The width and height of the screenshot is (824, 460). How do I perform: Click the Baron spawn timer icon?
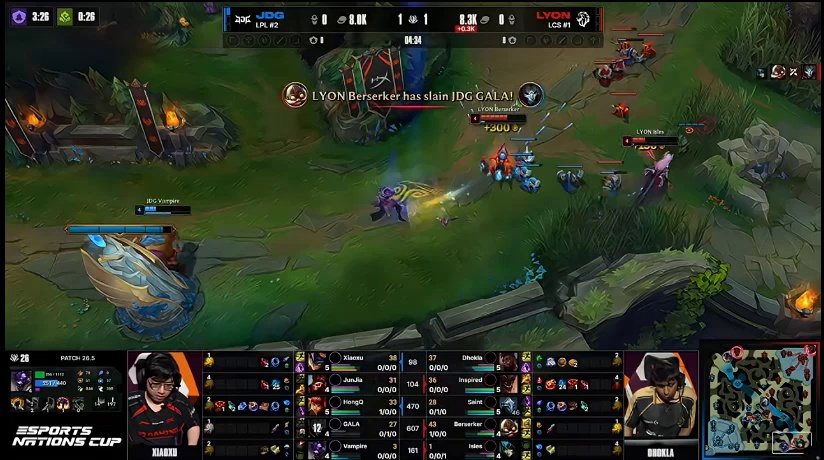coord(17,17)
